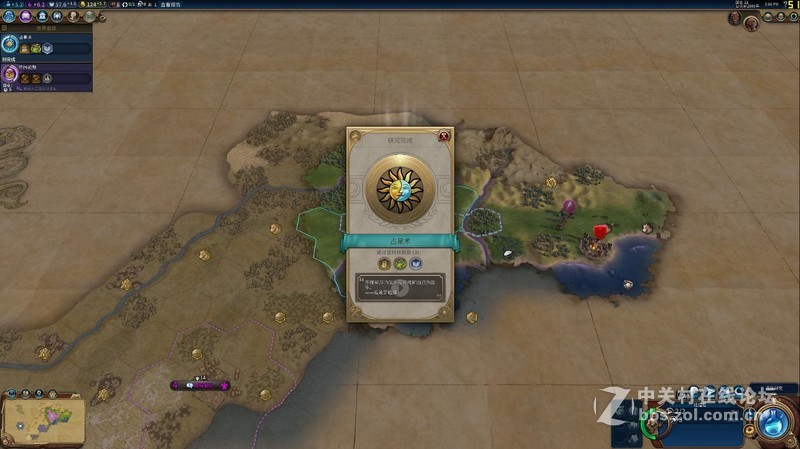Open the civics tree purple book icon
Viewport: 800px width, 449px height.
tap(25, 17)
